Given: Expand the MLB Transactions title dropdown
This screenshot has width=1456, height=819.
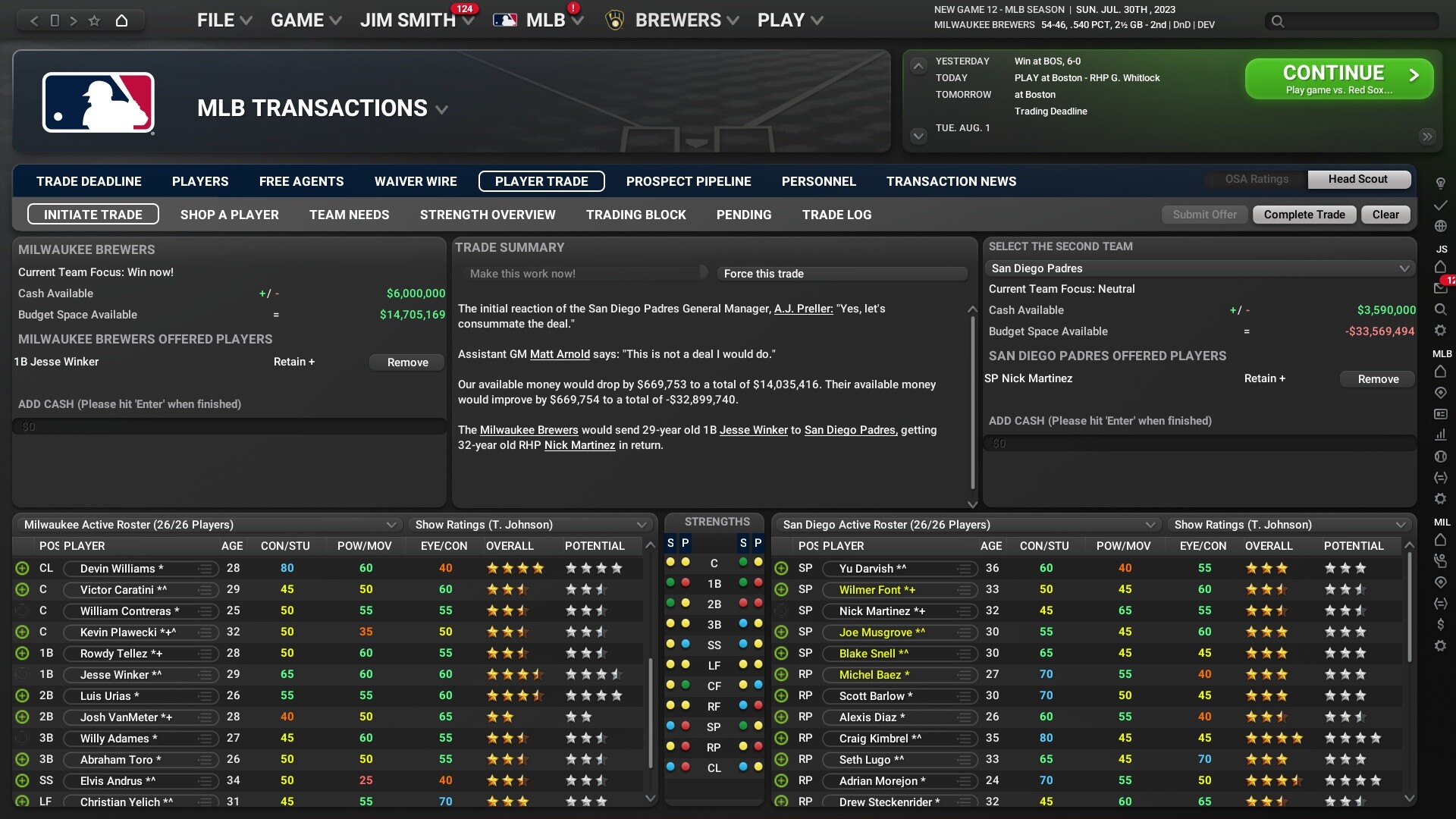Looking at the screenshot, I should click(442, 109).
